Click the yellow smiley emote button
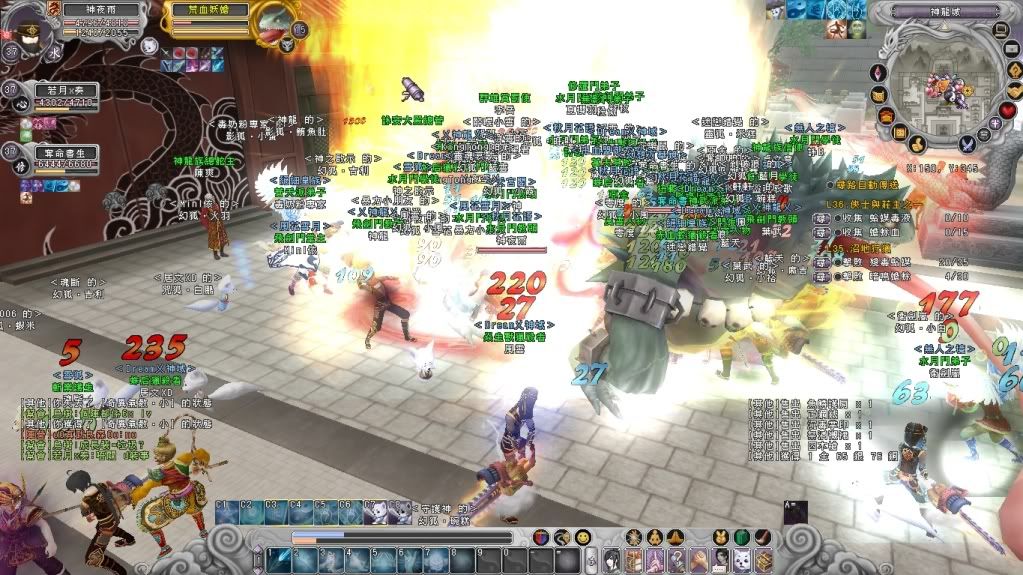 pos(582,538)
